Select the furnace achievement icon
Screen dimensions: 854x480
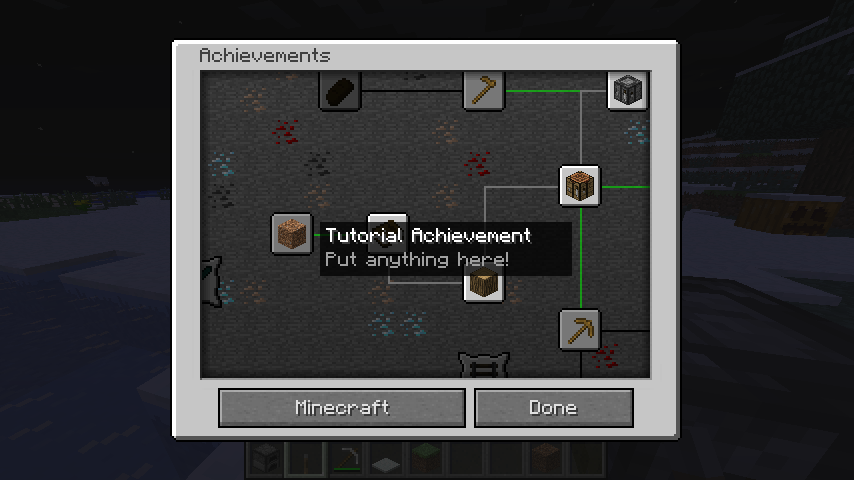[x=628, y=90]
